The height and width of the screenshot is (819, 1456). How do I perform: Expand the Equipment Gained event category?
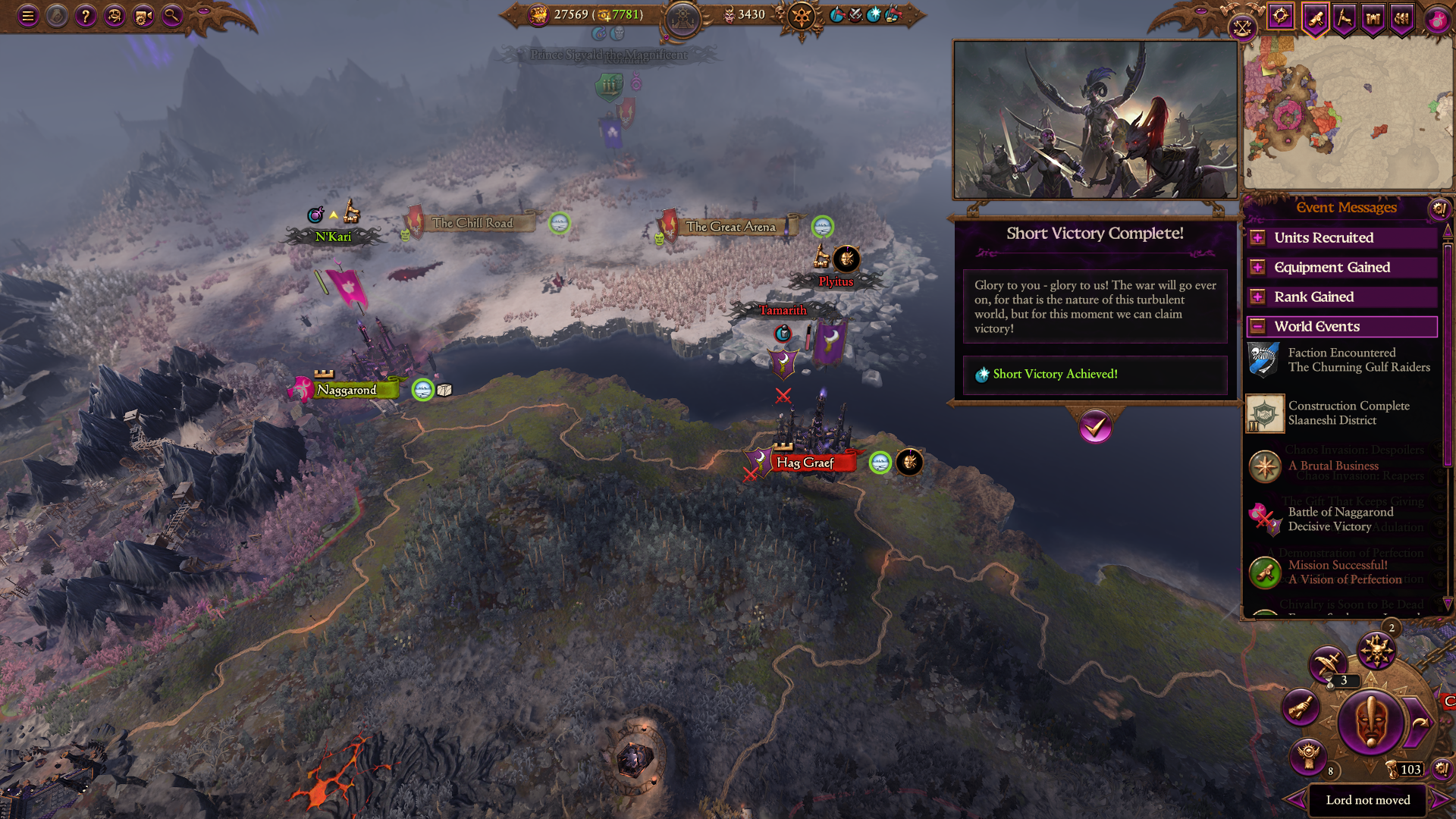point(1257,268)
